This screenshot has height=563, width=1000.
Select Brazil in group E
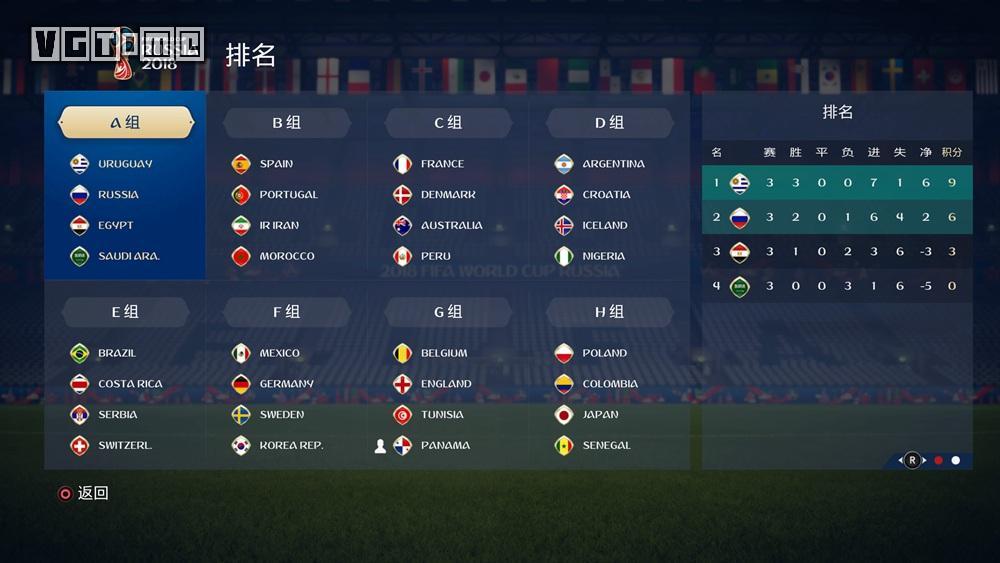(x=116, y=353)
